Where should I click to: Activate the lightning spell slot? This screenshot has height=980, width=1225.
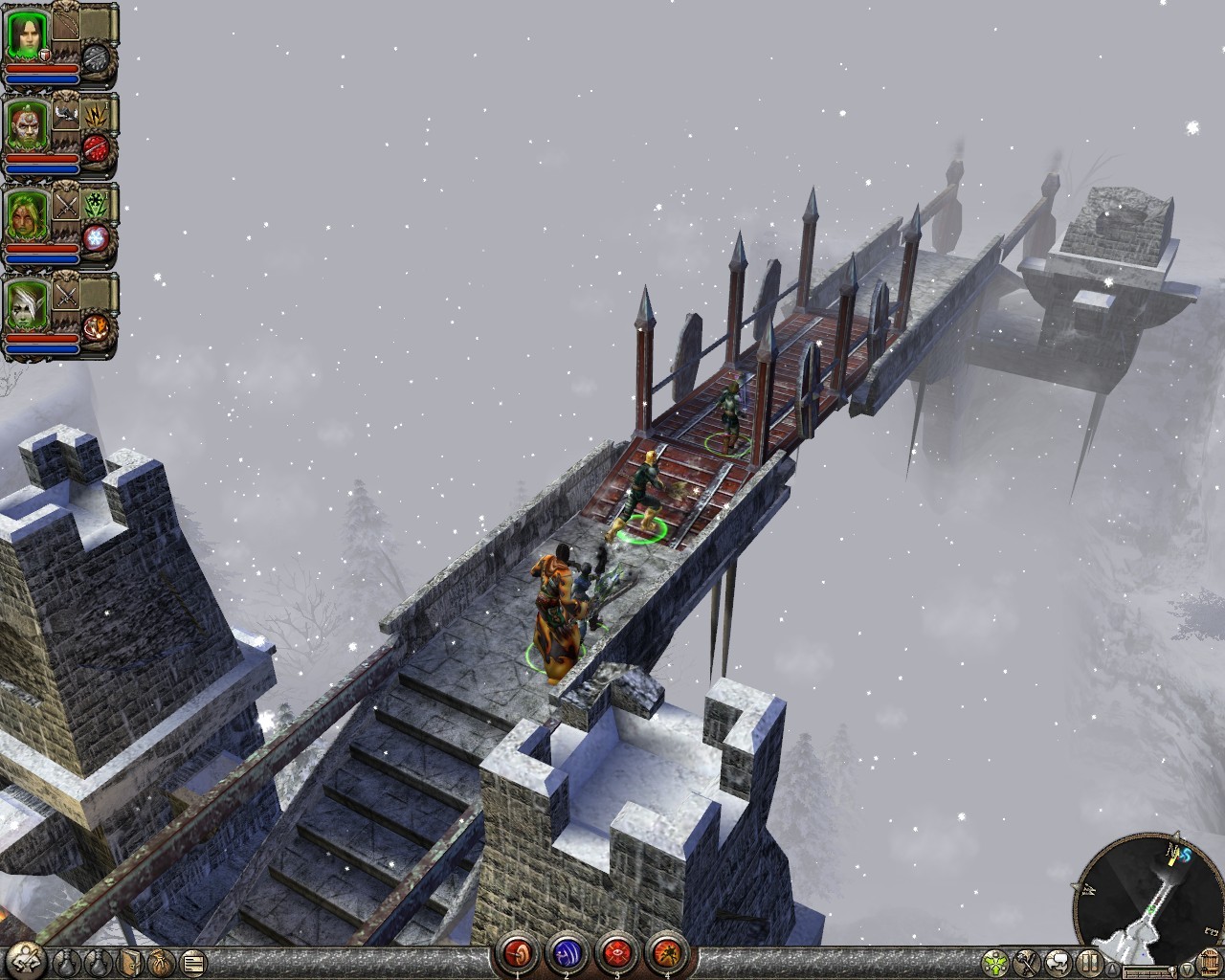tap(97, 114)
